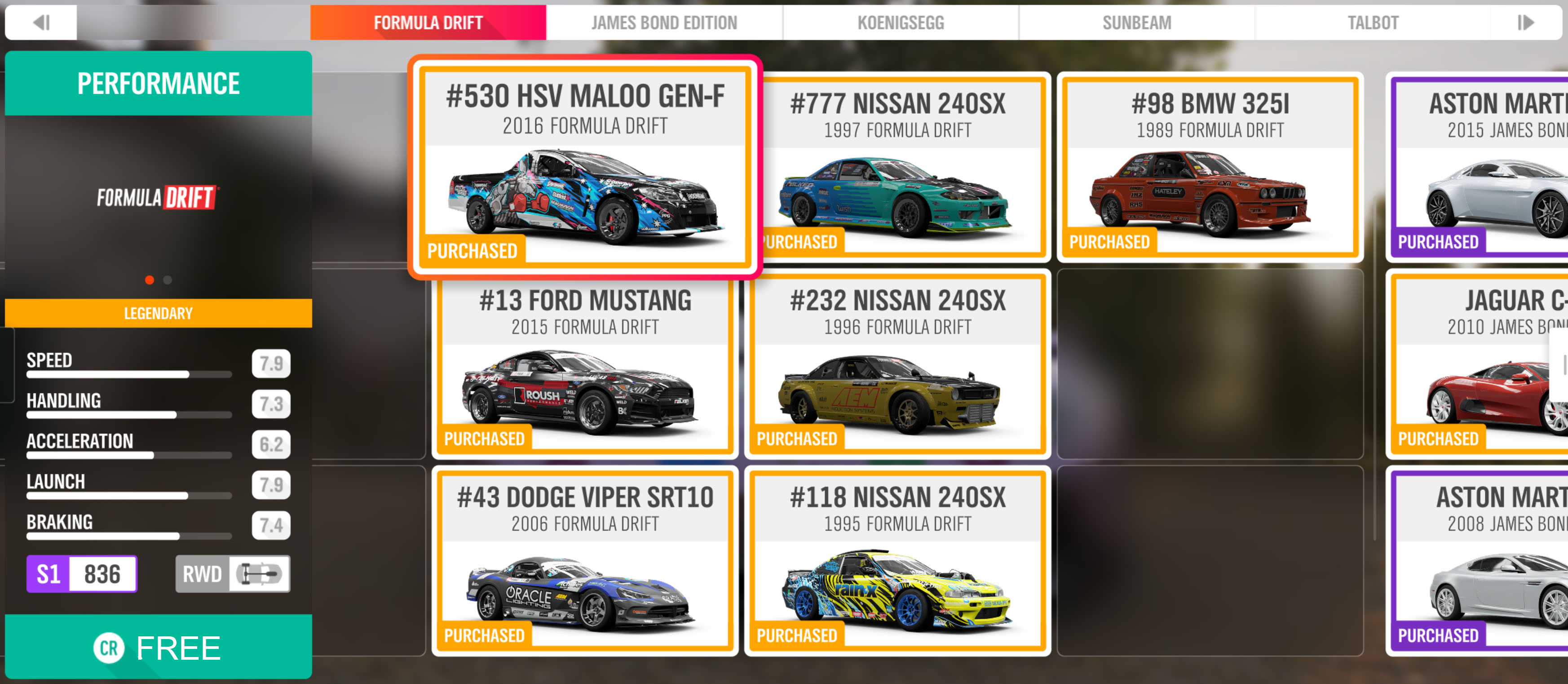Pick the #118 Nissan 240SX car

897,561
